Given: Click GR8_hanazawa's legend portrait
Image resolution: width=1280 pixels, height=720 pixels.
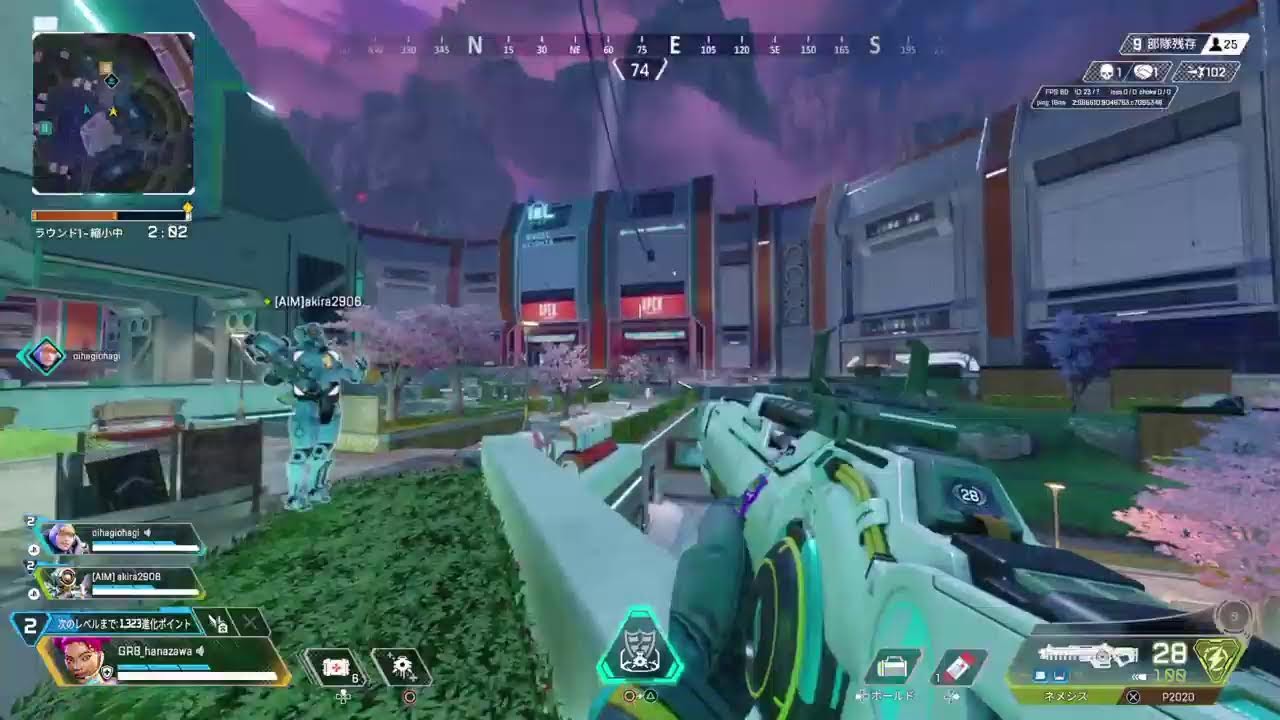Looking at the screenshot, I should coord(73,661).
